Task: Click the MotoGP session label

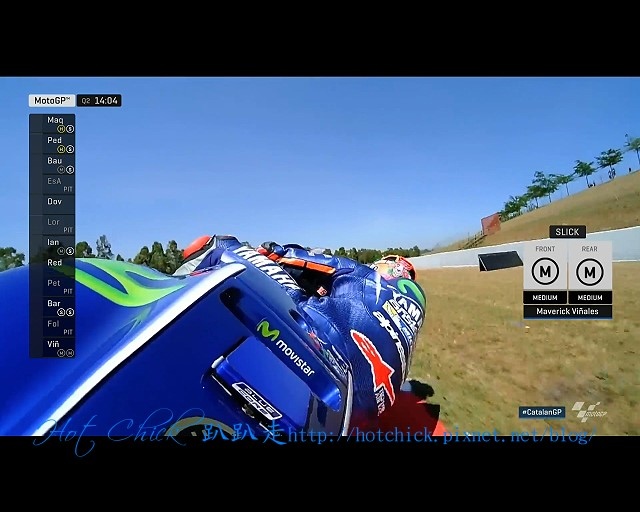Action: [x=52, y=101]
